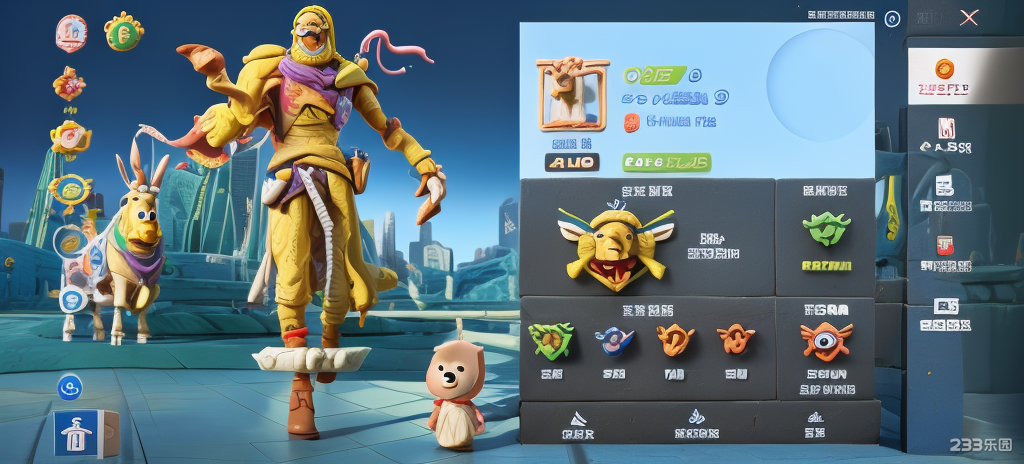
Task: Select the orange one-eyed creature icon
Action: click(826, 340)
